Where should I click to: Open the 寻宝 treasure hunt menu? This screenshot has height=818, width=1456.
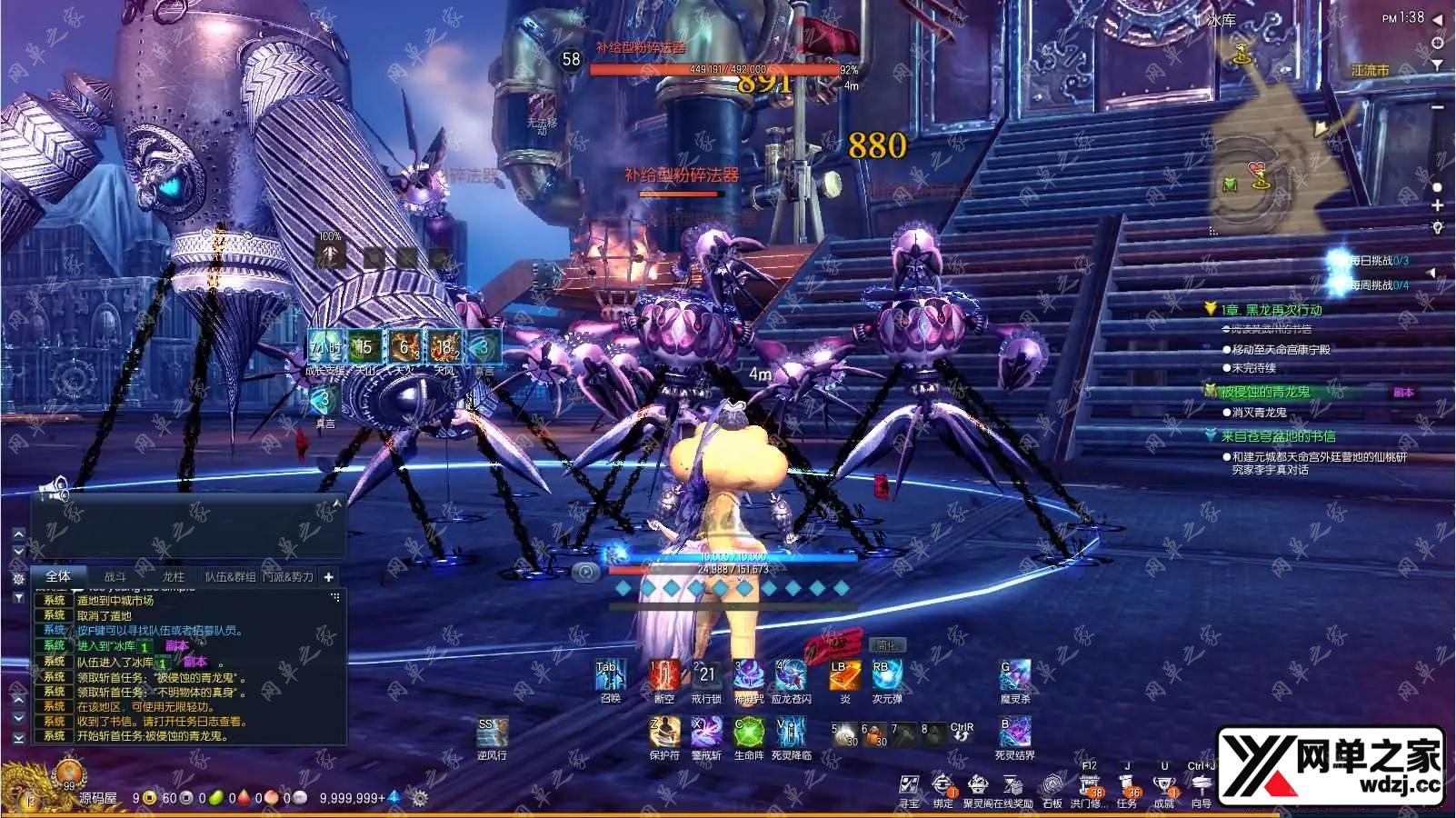point(909,787)
